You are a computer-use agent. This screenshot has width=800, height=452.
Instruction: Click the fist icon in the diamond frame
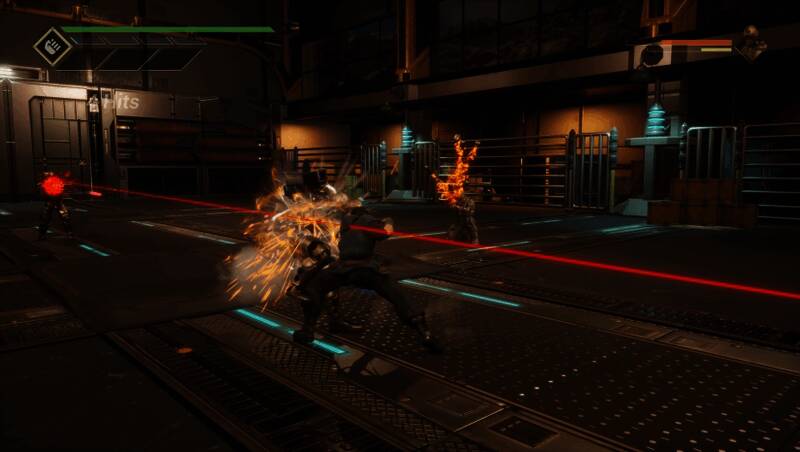click(51, 46)
